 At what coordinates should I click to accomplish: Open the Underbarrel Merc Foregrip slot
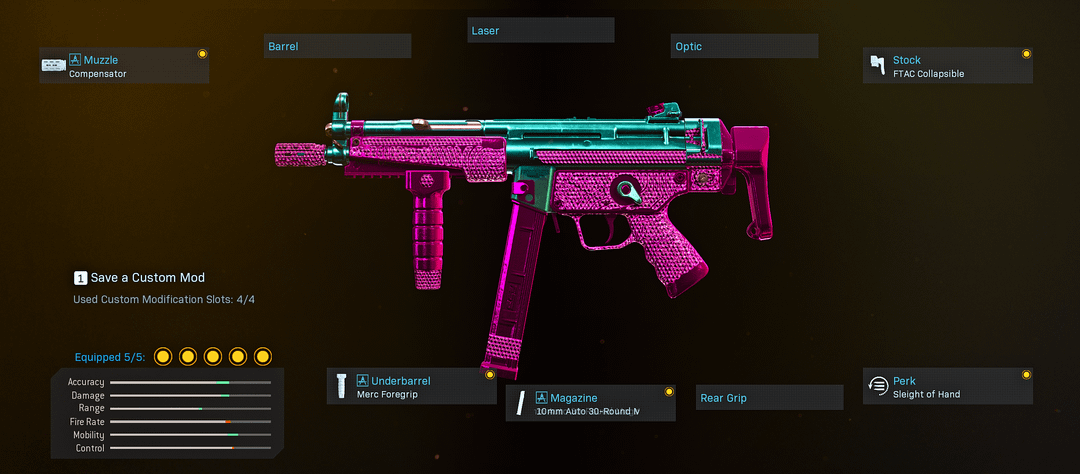coord(411,386)
